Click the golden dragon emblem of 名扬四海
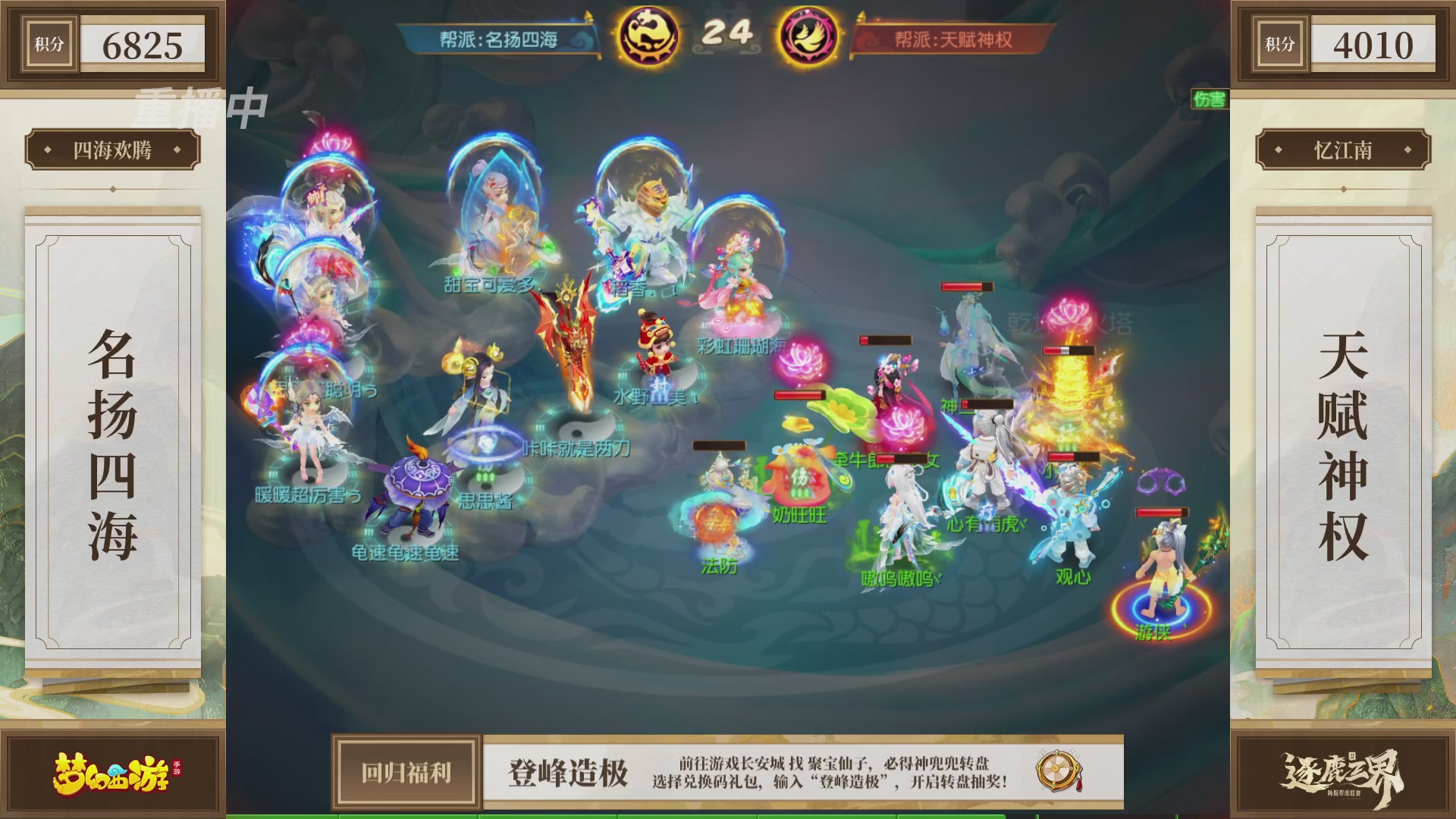Viewport: 1456px width, 819px height. pos(648,33)
